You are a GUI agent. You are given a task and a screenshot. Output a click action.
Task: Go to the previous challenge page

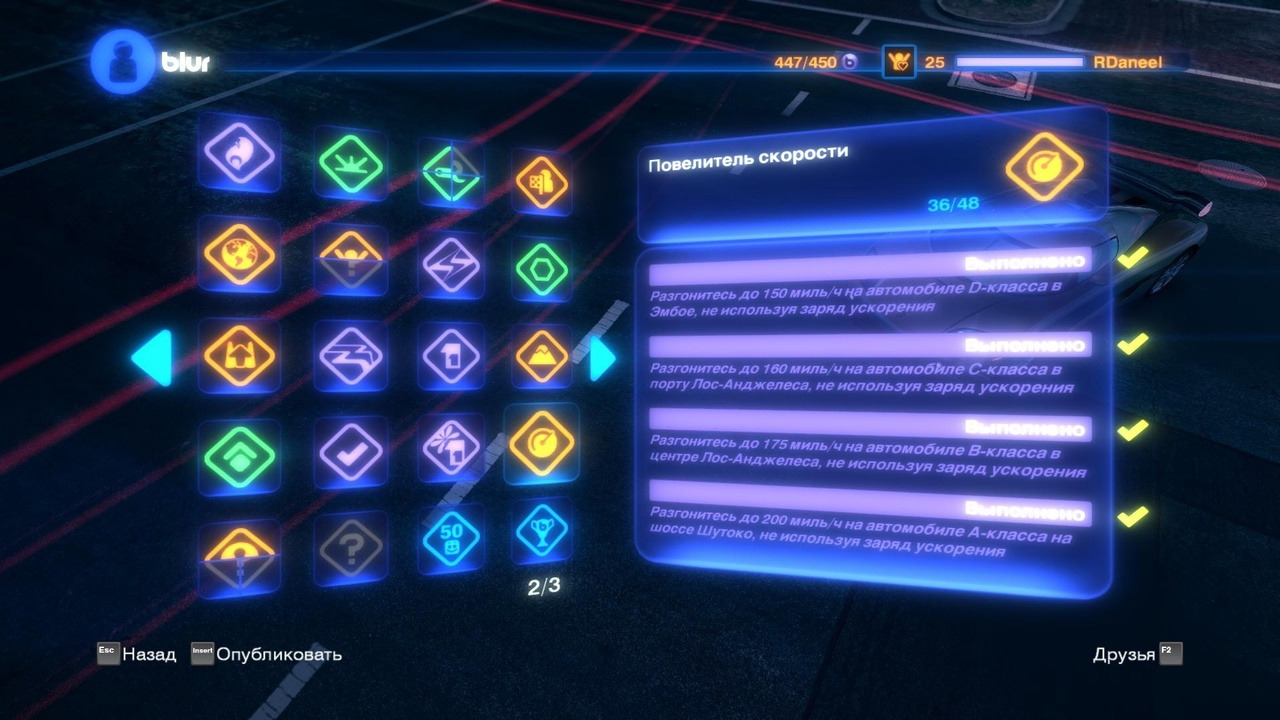pos(153,357)
